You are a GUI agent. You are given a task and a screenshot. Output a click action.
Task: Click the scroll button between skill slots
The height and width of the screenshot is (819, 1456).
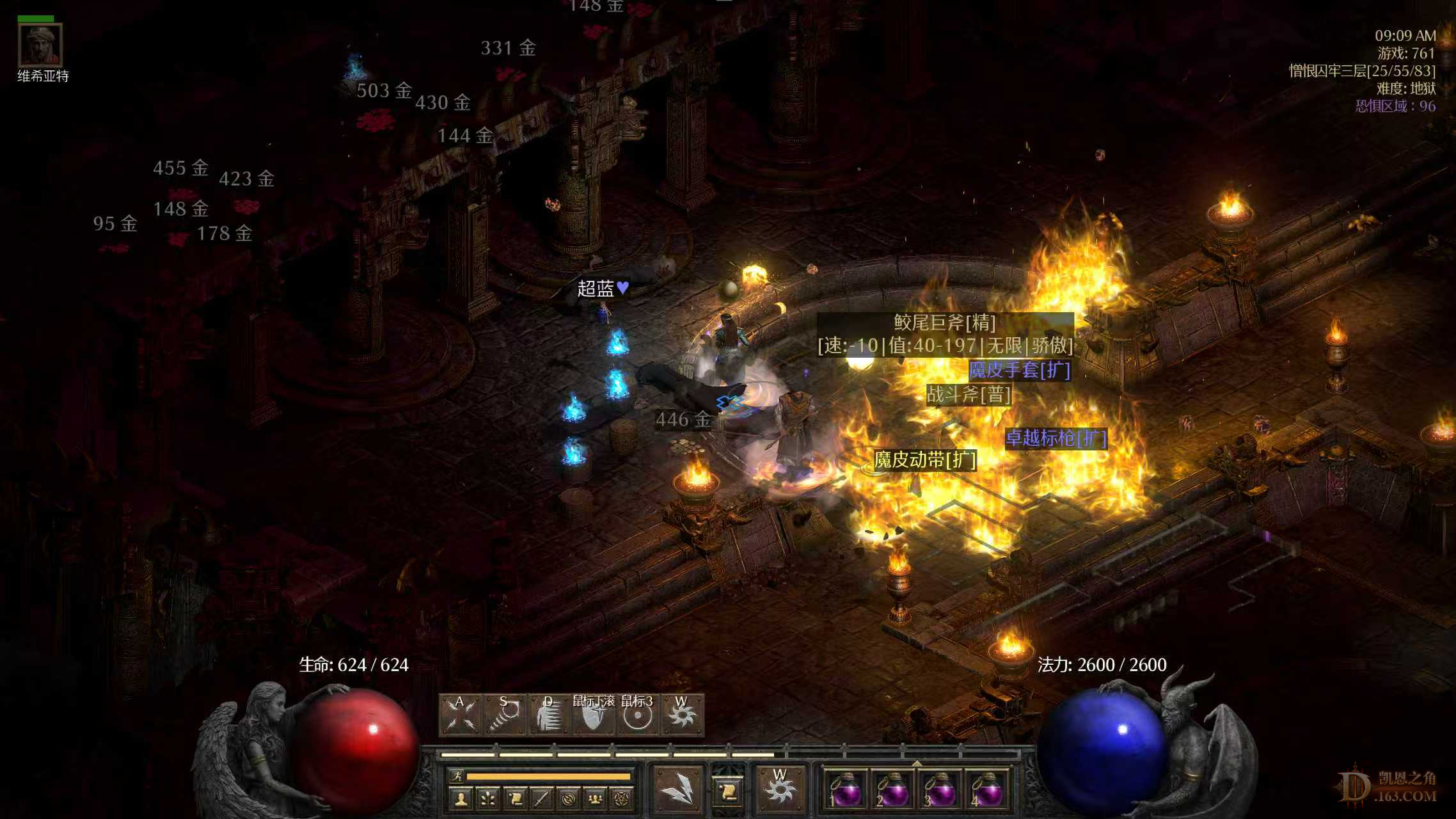(x=728, y=791)
